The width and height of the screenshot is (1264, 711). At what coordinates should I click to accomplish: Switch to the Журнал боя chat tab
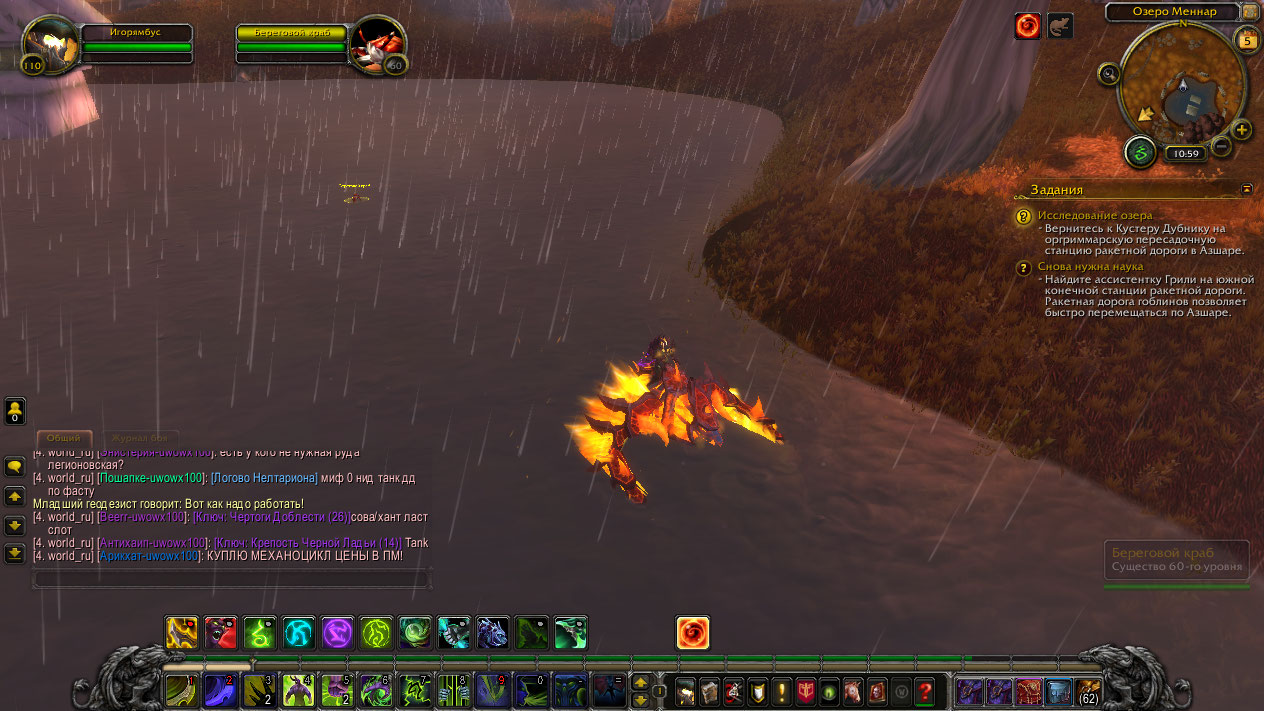[139, 438]
